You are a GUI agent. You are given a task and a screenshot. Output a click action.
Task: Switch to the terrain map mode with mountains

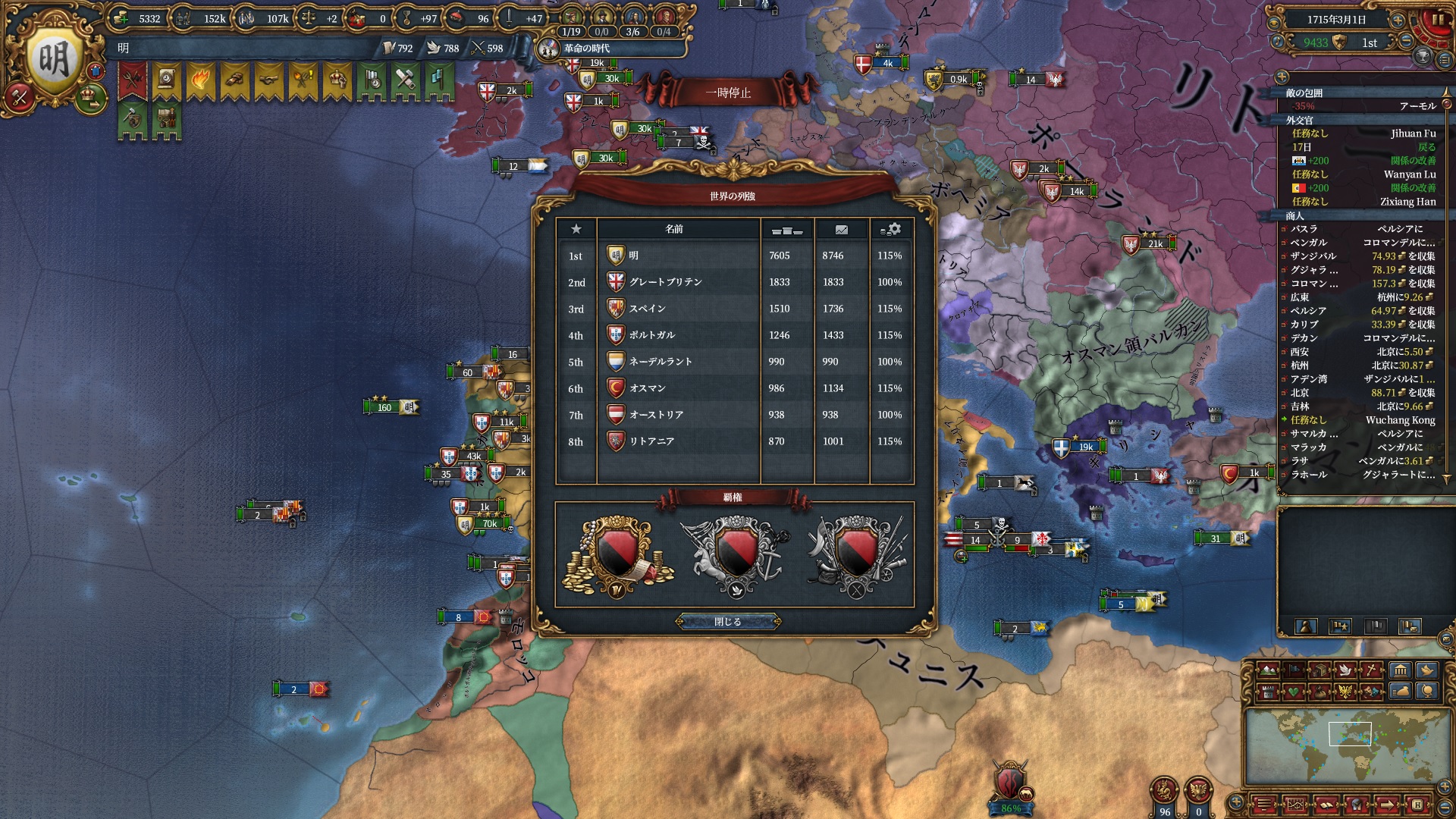(1267, 670)
